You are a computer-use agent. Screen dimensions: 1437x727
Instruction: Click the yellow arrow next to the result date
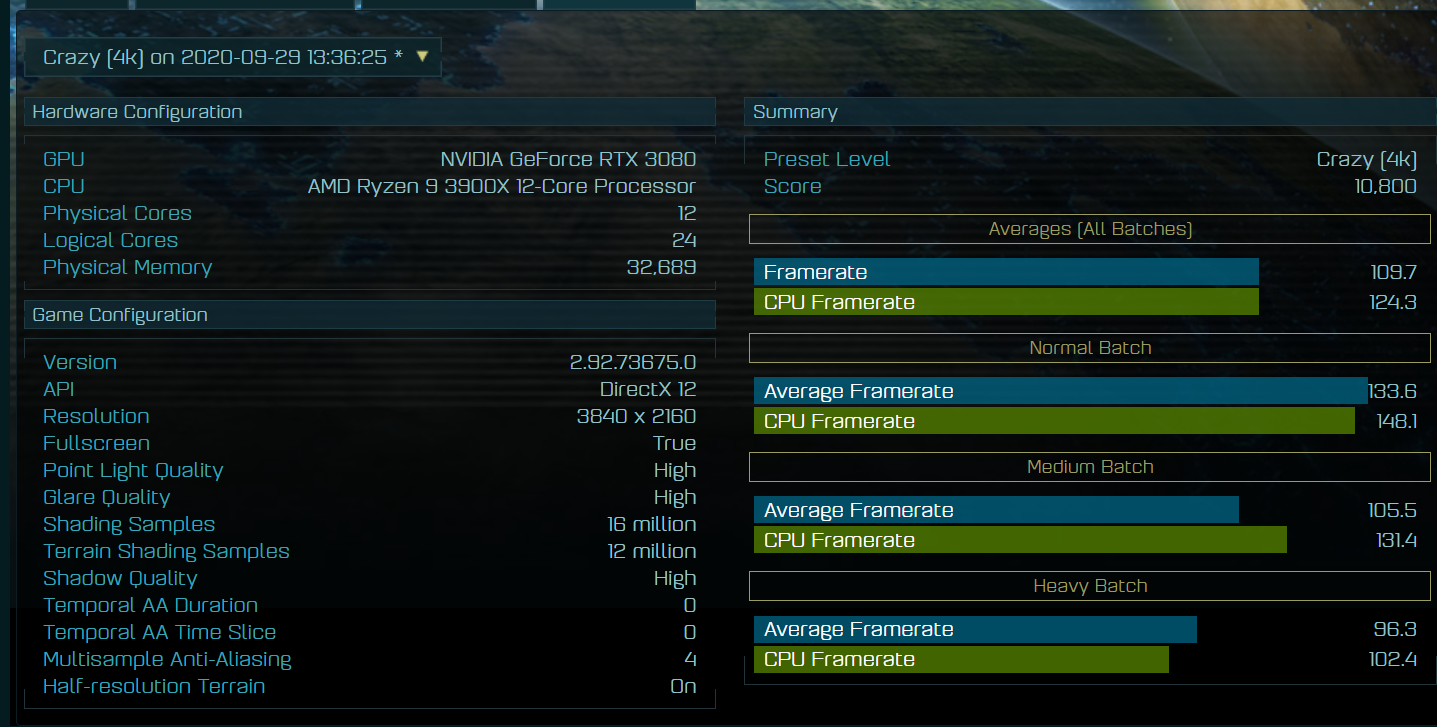421,57
